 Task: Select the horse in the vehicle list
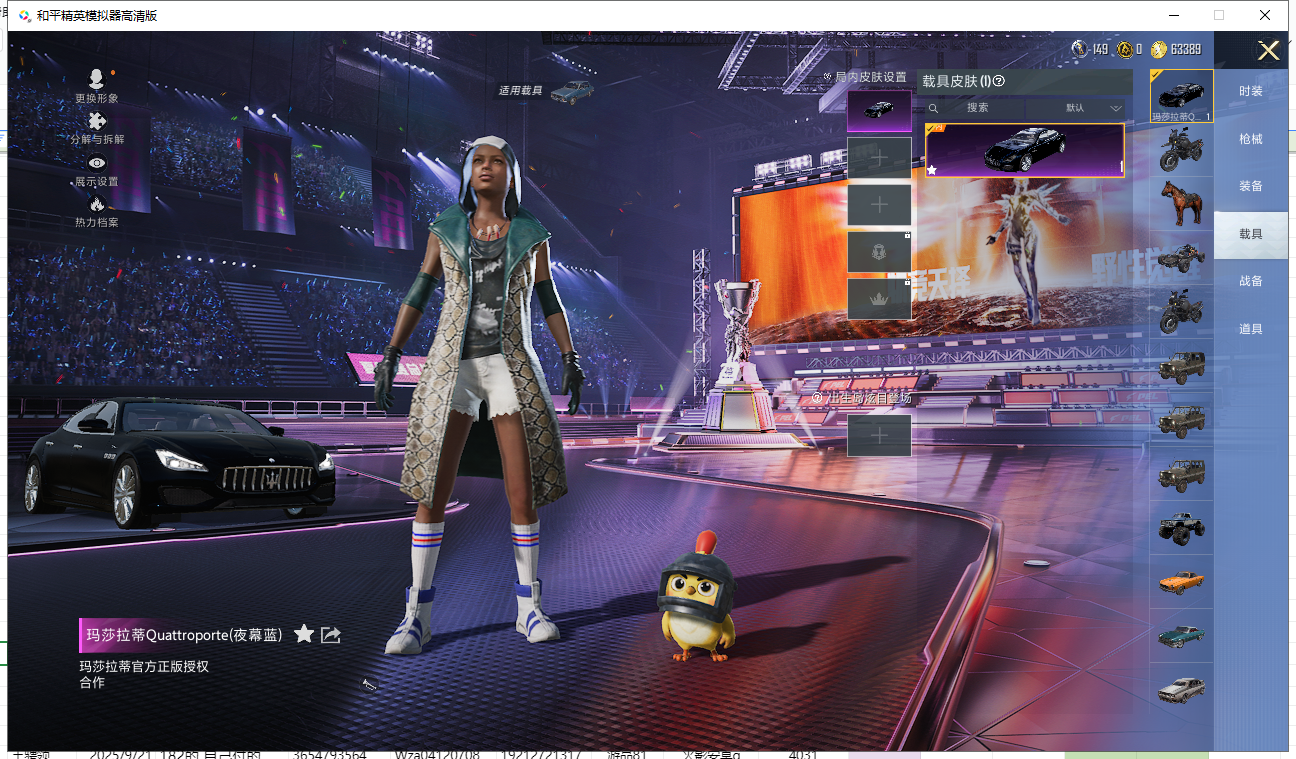[x=1181, y=203]
